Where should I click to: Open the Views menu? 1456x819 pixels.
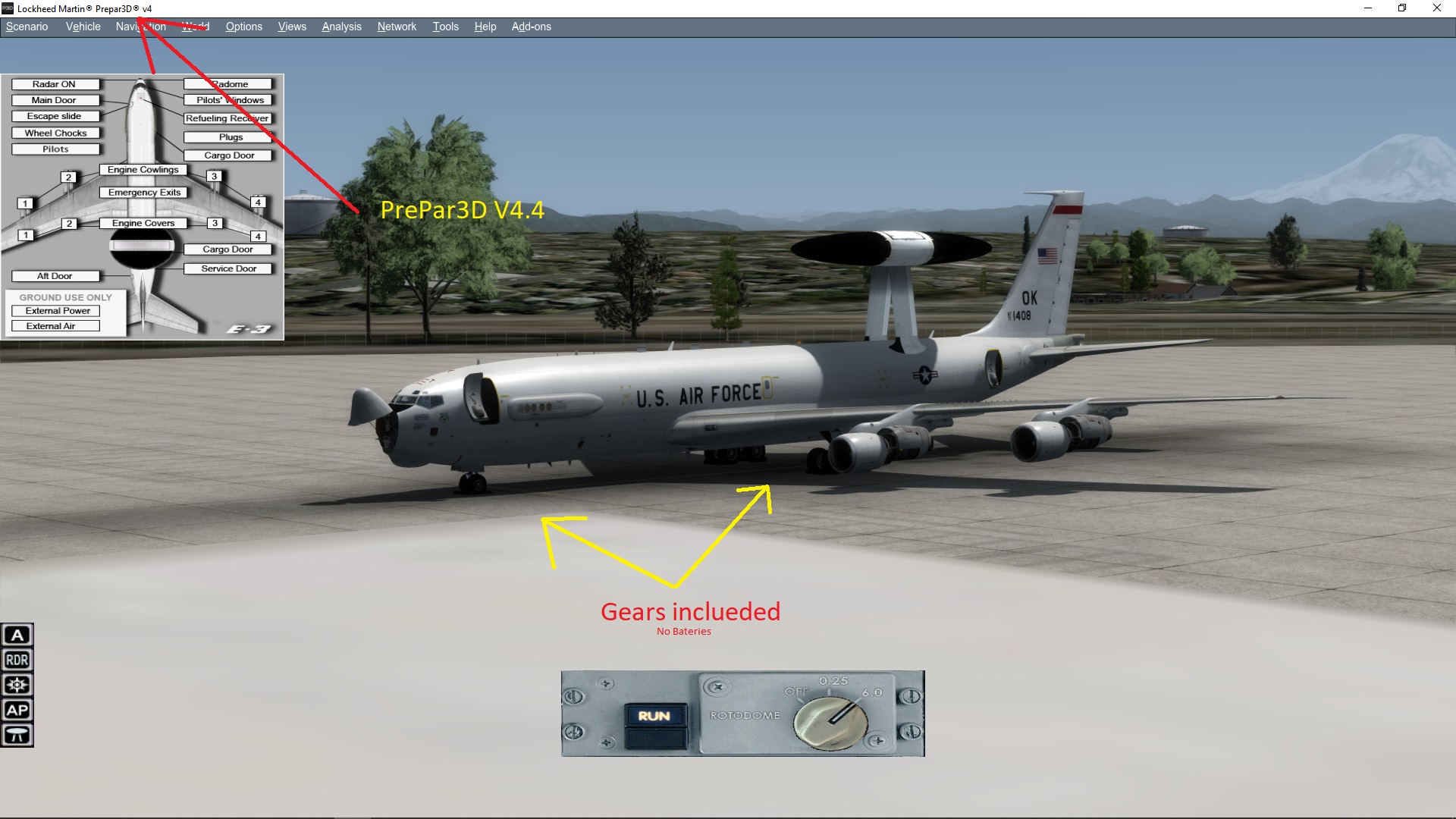[x=292, y=27]
